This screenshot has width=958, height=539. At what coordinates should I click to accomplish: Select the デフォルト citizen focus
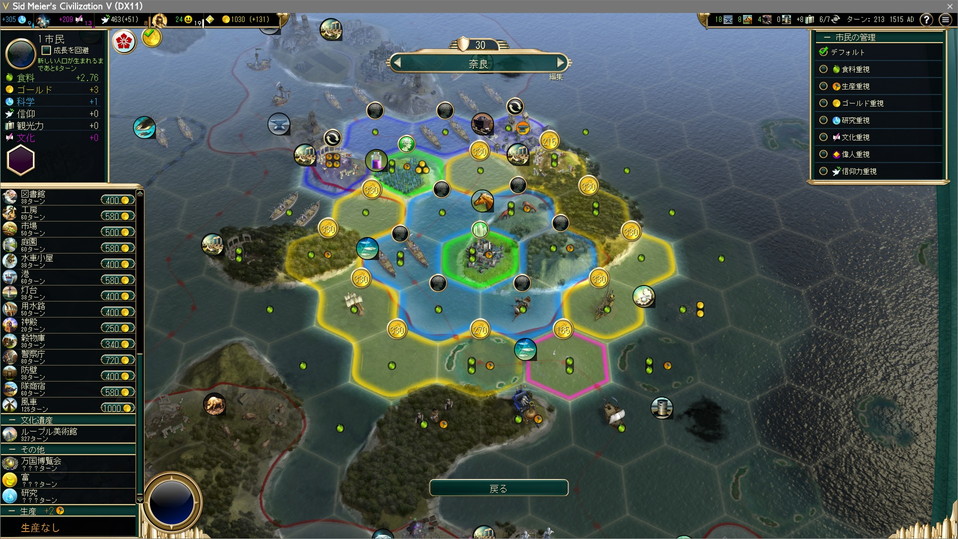click(824, 52)
